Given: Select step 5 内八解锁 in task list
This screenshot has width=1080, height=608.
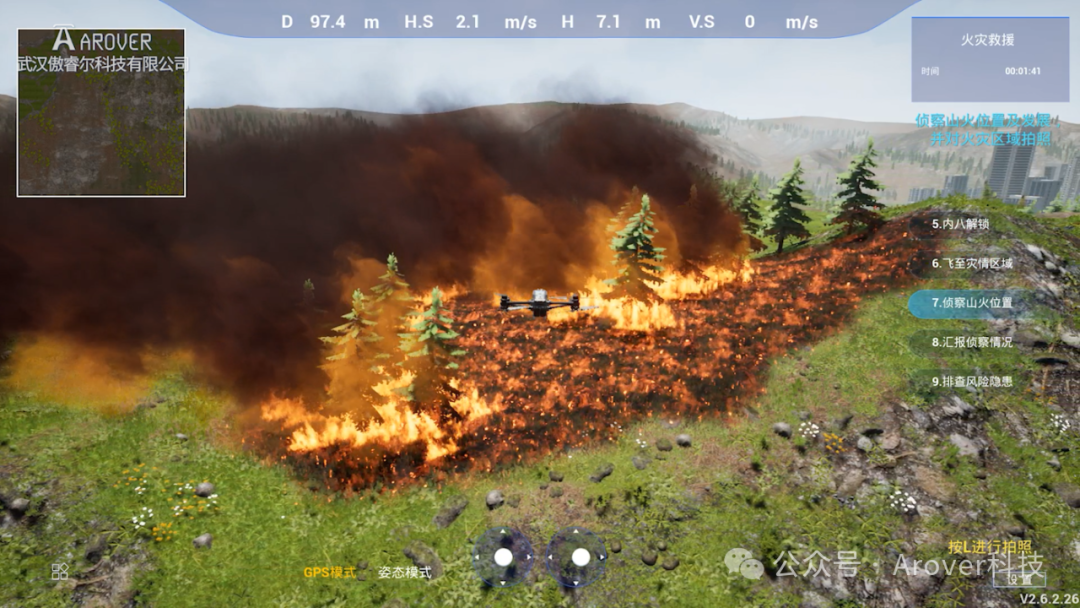Looking at the screenshot, I should (x=960, y=224).
